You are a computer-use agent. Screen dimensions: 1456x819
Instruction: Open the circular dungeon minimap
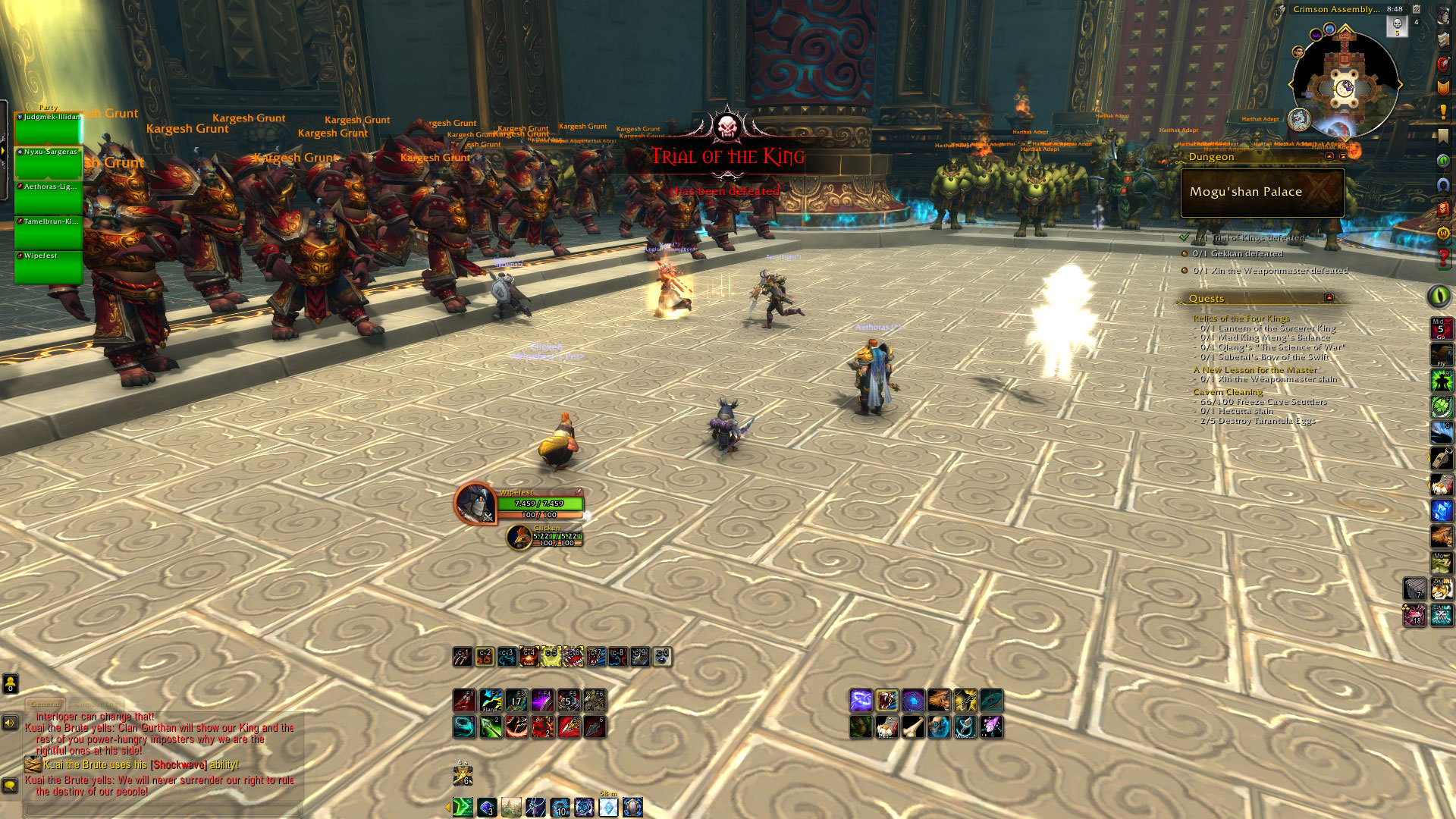tap(1345, 85)
